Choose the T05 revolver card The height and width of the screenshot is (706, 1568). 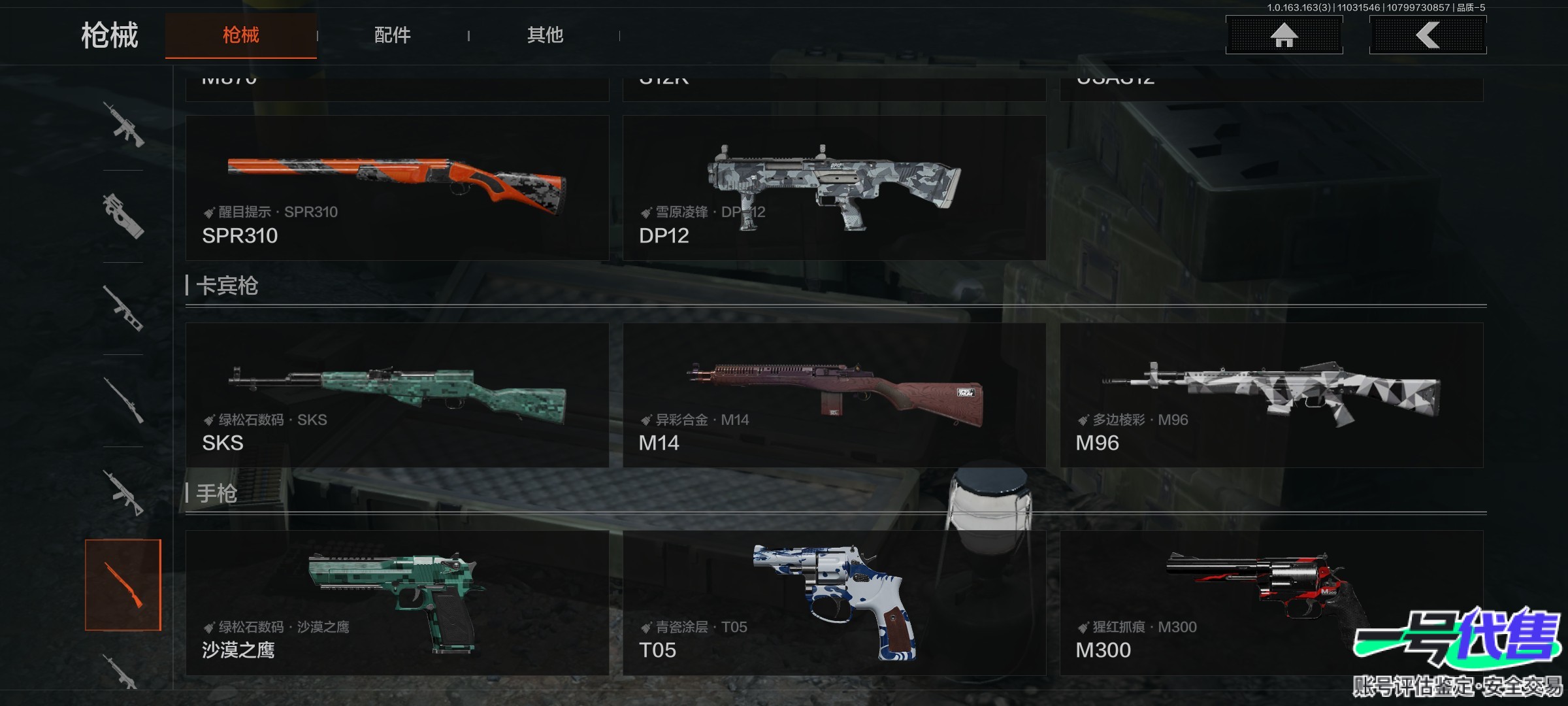pos(834,603)
